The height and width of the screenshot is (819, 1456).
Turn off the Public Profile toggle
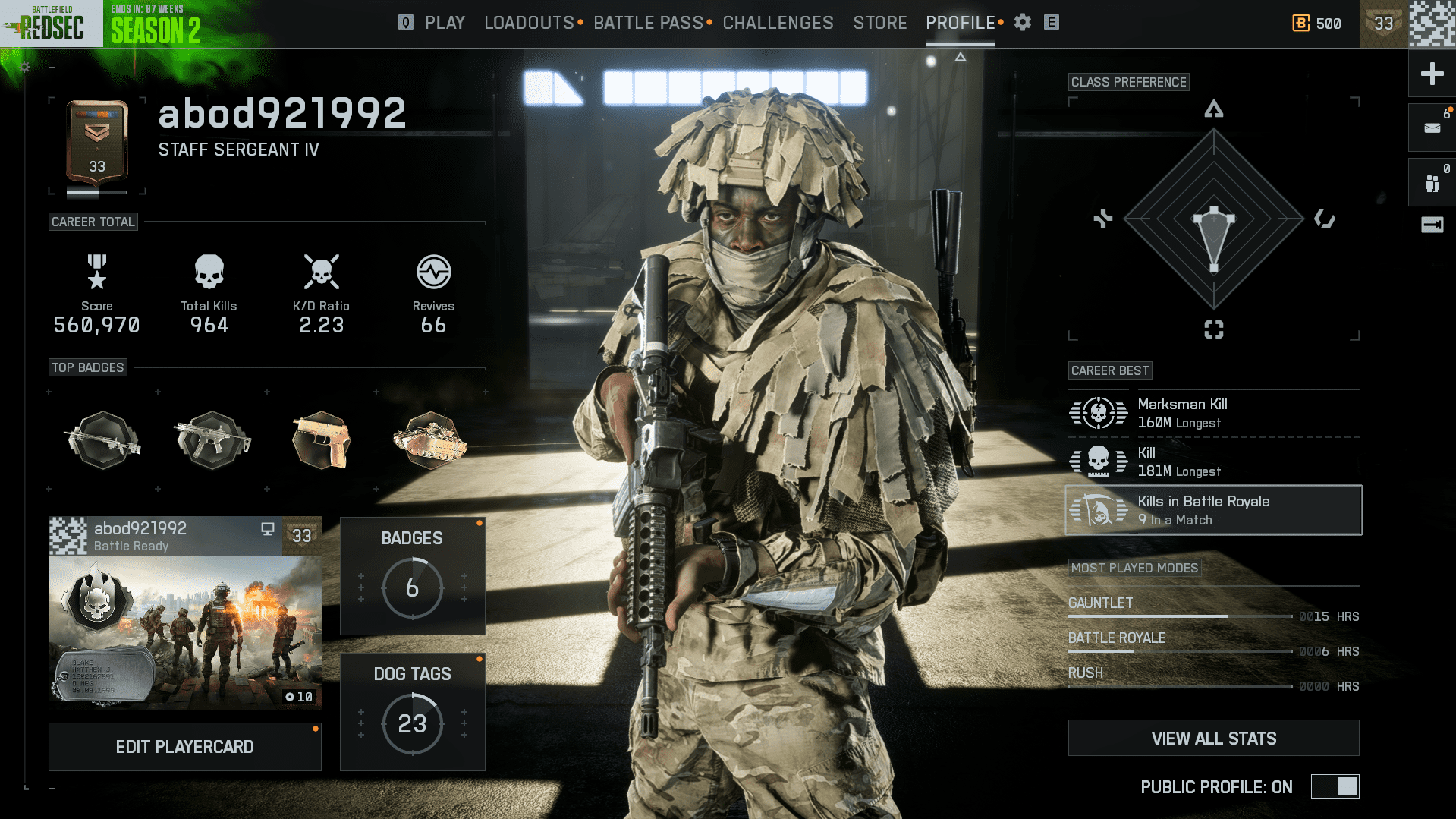1335,787
